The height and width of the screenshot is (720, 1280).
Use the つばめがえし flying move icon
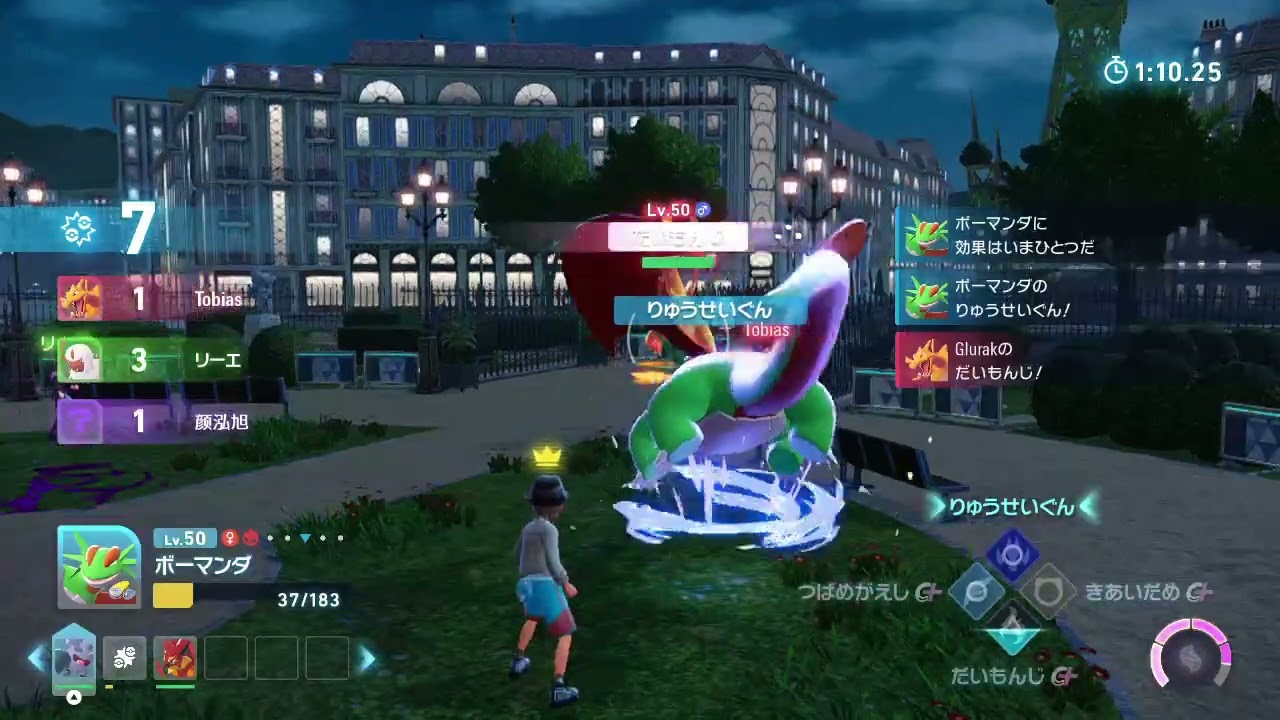tap(976, 591)
